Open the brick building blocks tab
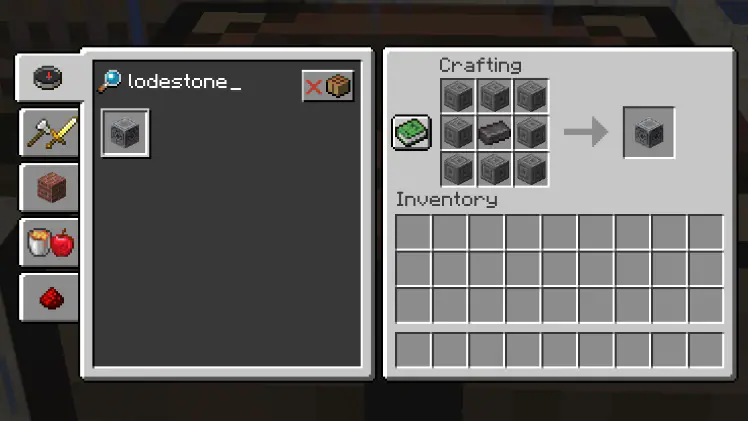 click(x=50, y=187)
